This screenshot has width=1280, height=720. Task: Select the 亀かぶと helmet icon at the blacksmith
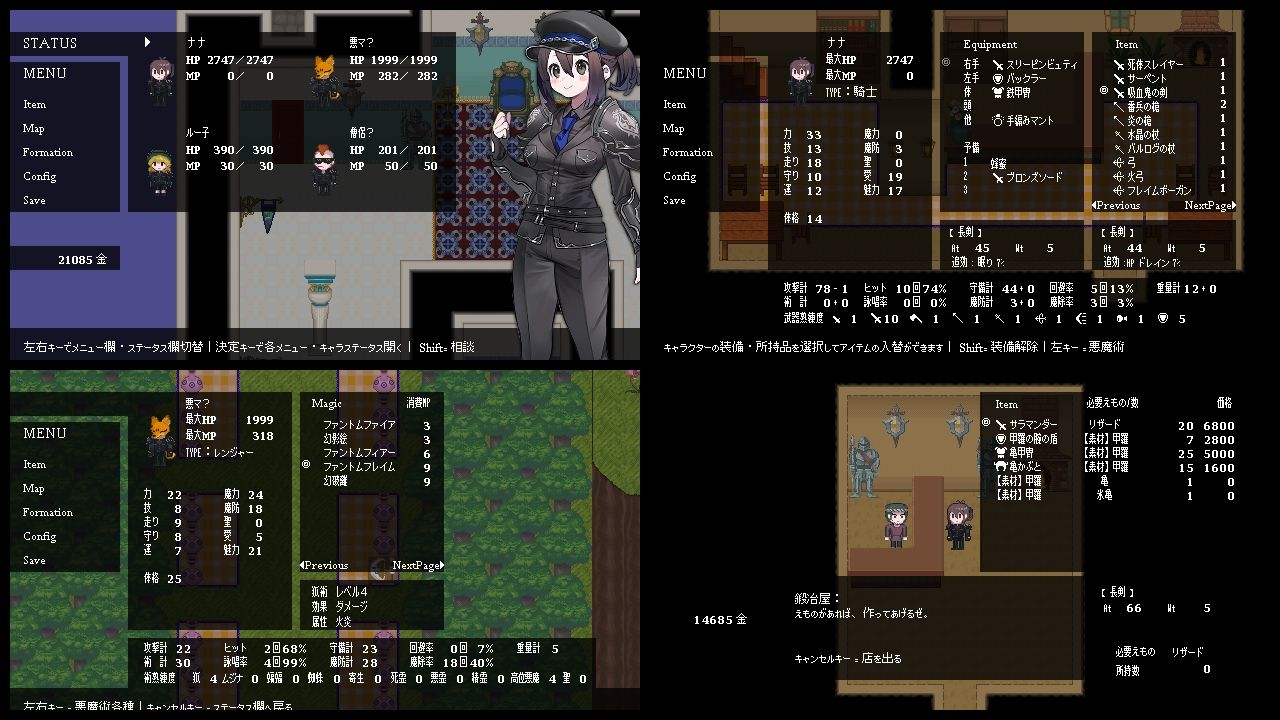1000,465
